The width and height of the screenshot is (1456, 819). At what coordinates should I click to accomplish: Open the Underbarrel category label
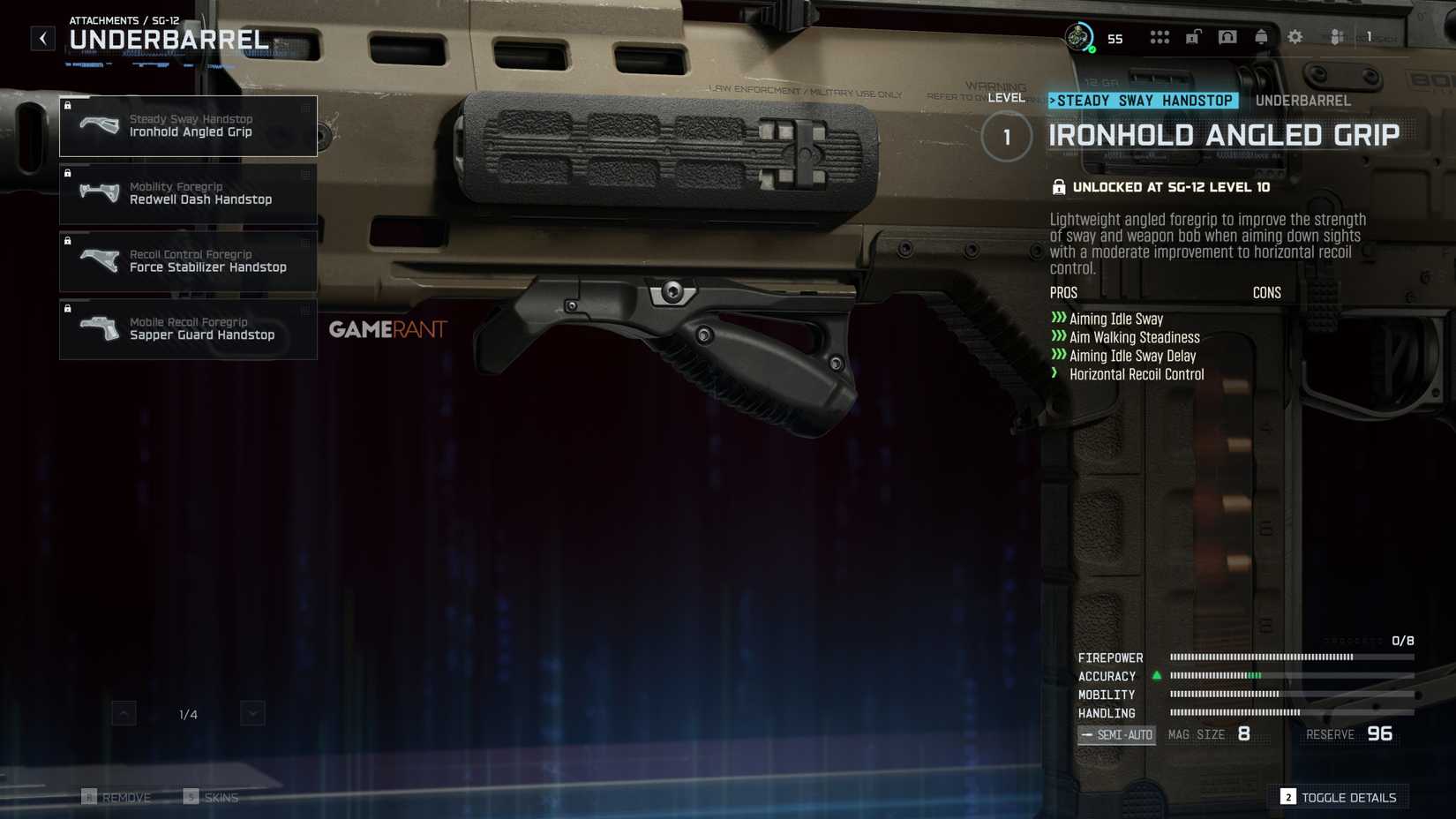pyautogui.click(x=1302, y=101)
